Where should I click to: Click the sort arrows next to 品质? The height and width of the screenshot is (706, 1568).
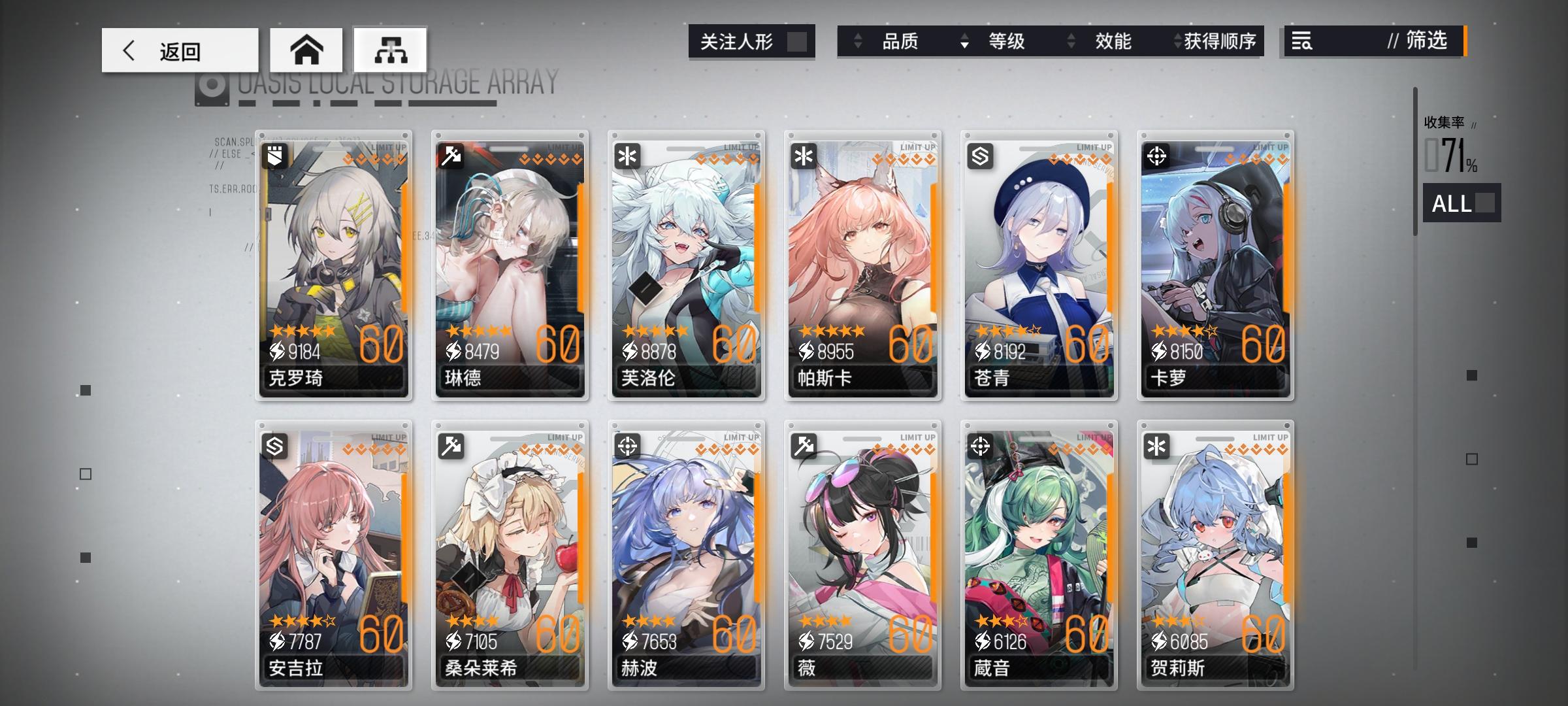tap(857, 41)
